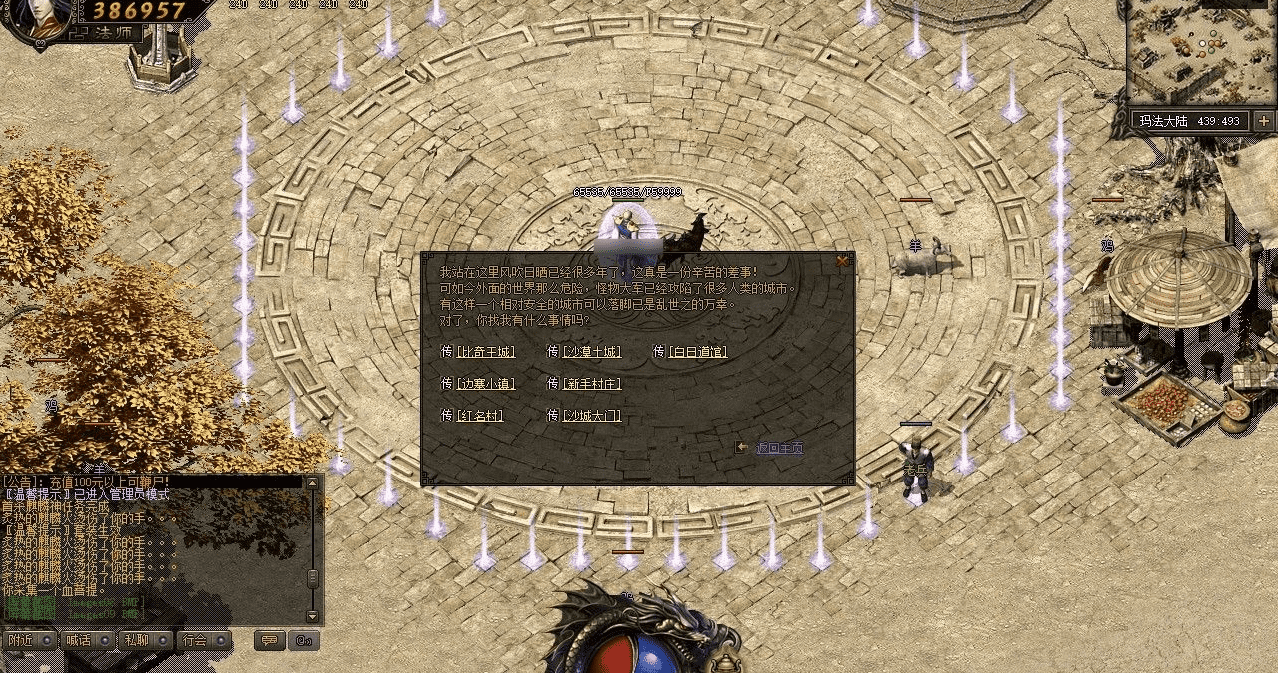Image resolution: width=1278 pixels, height=673 pixels.
Task: Teleport to 沙城大门
Action: pos(591,416)
